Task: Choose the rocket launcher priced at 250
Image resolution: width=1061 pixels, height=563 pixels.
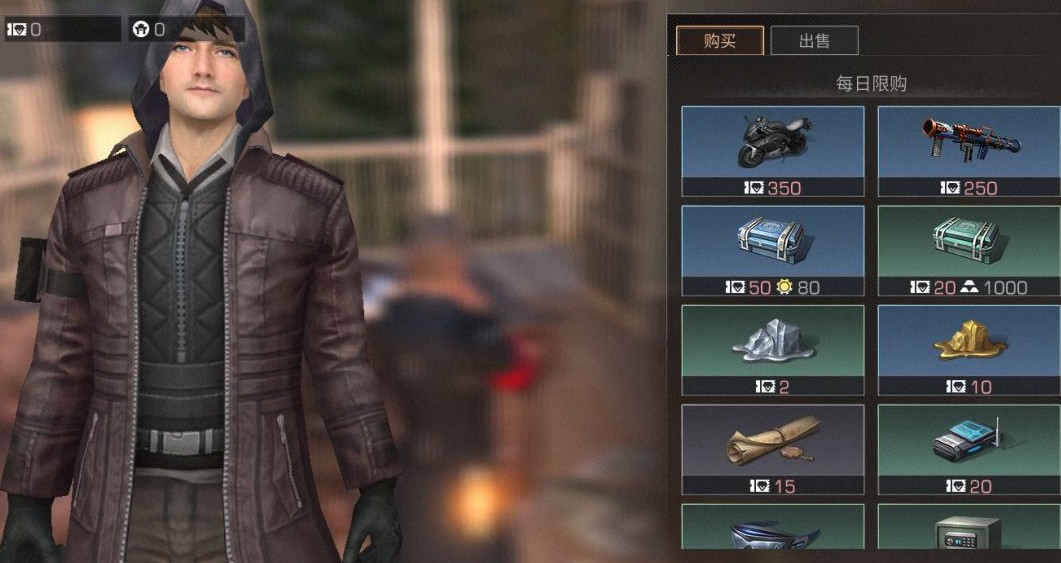Action: pos(969,150)
